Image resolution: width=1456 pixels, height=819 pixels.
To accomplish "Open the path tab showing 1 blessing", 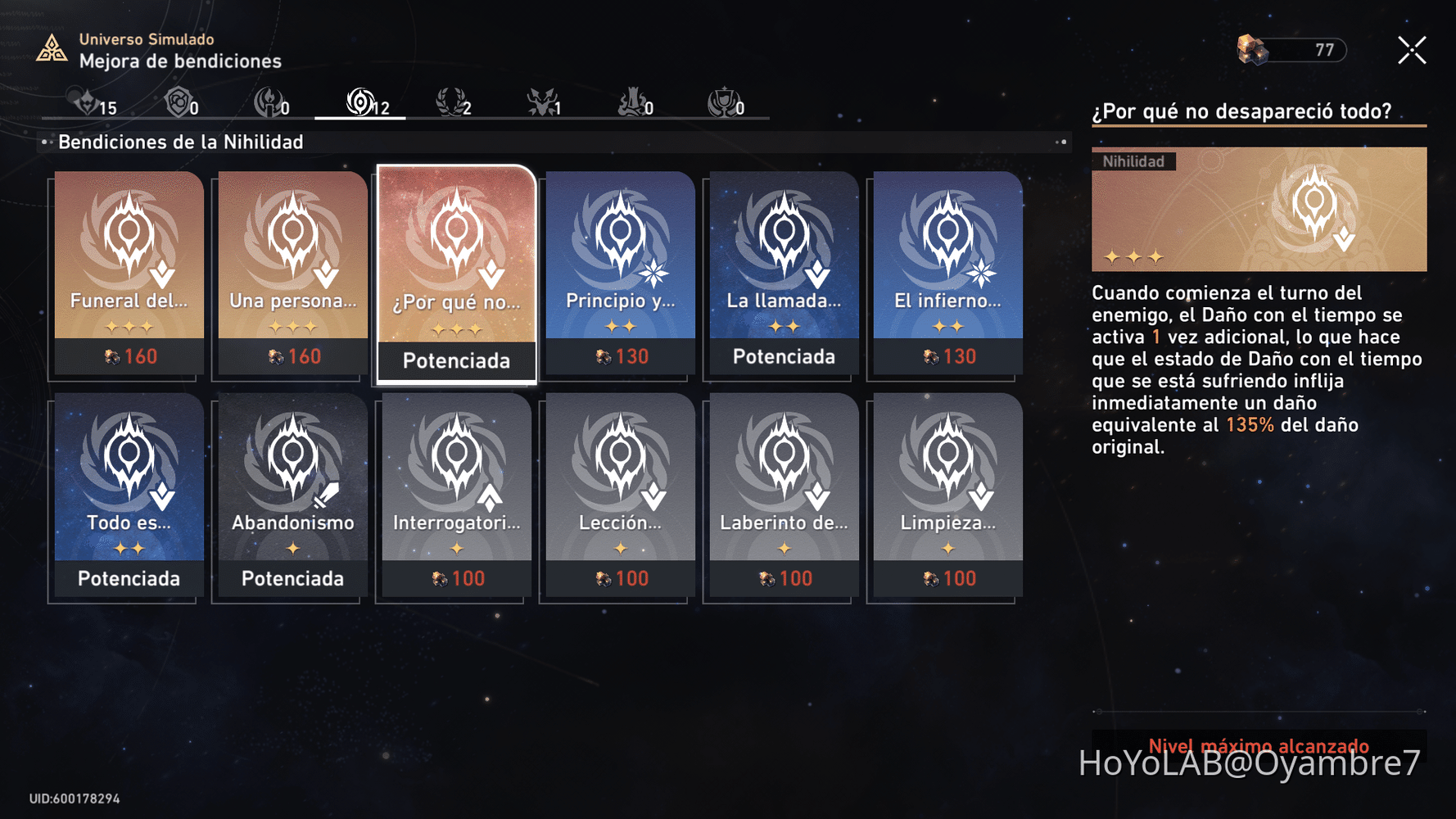I will point(544,104).
